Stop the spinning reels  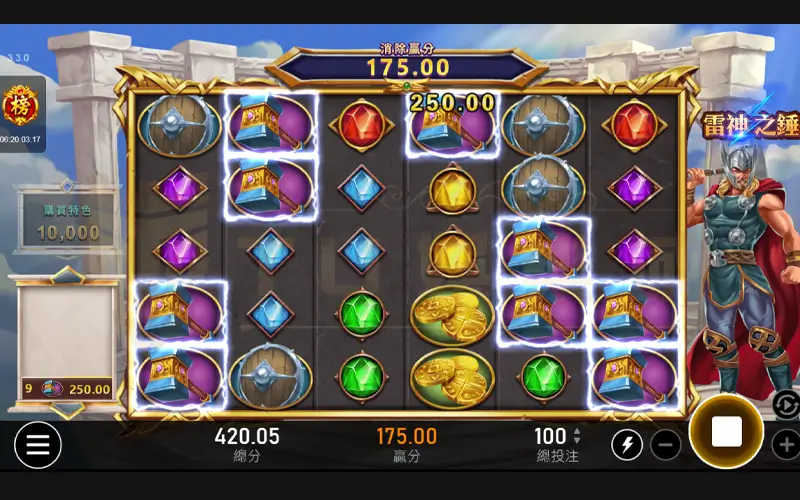726,432
